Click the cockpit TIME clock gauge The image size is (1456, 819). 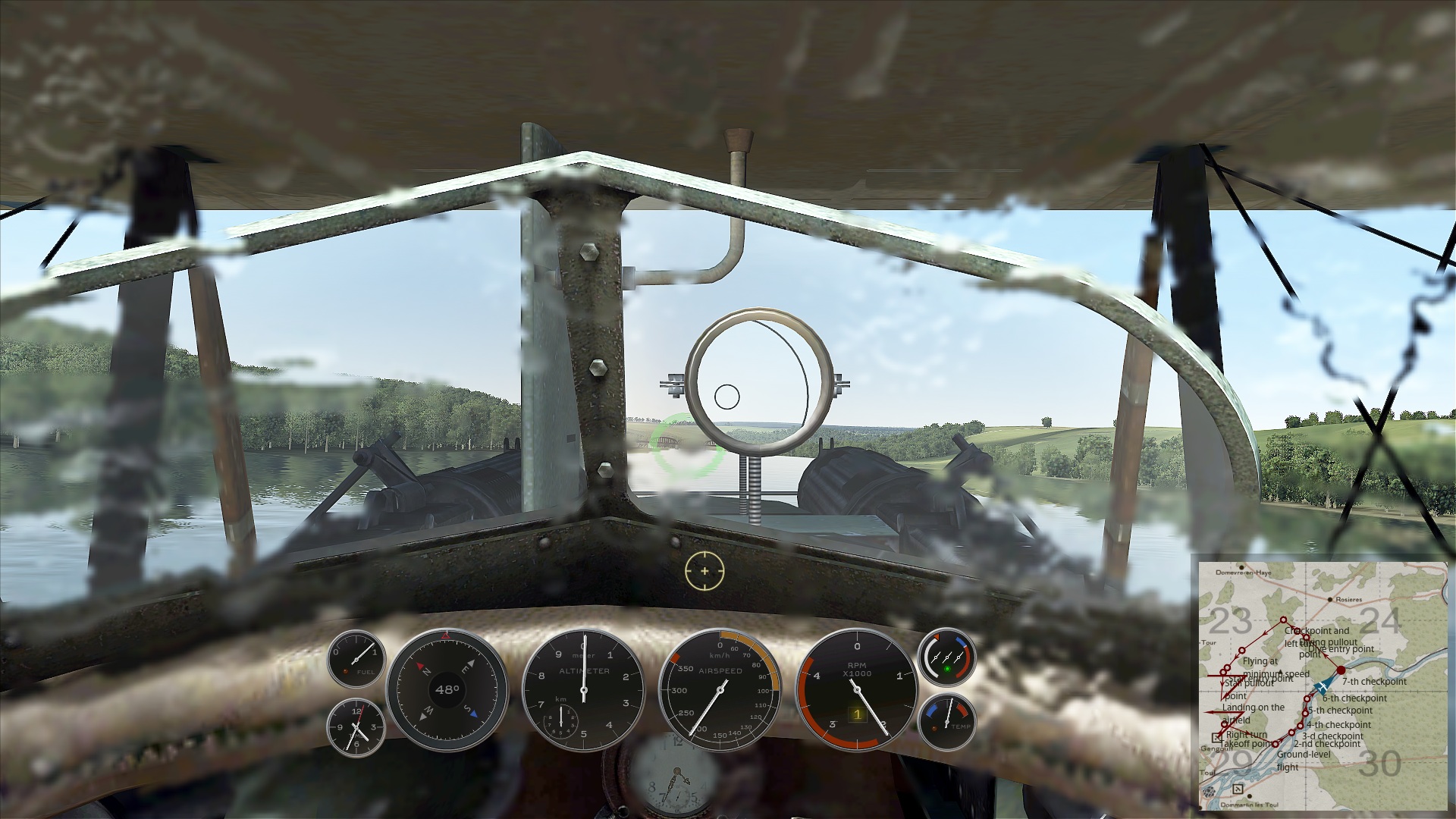356,726
